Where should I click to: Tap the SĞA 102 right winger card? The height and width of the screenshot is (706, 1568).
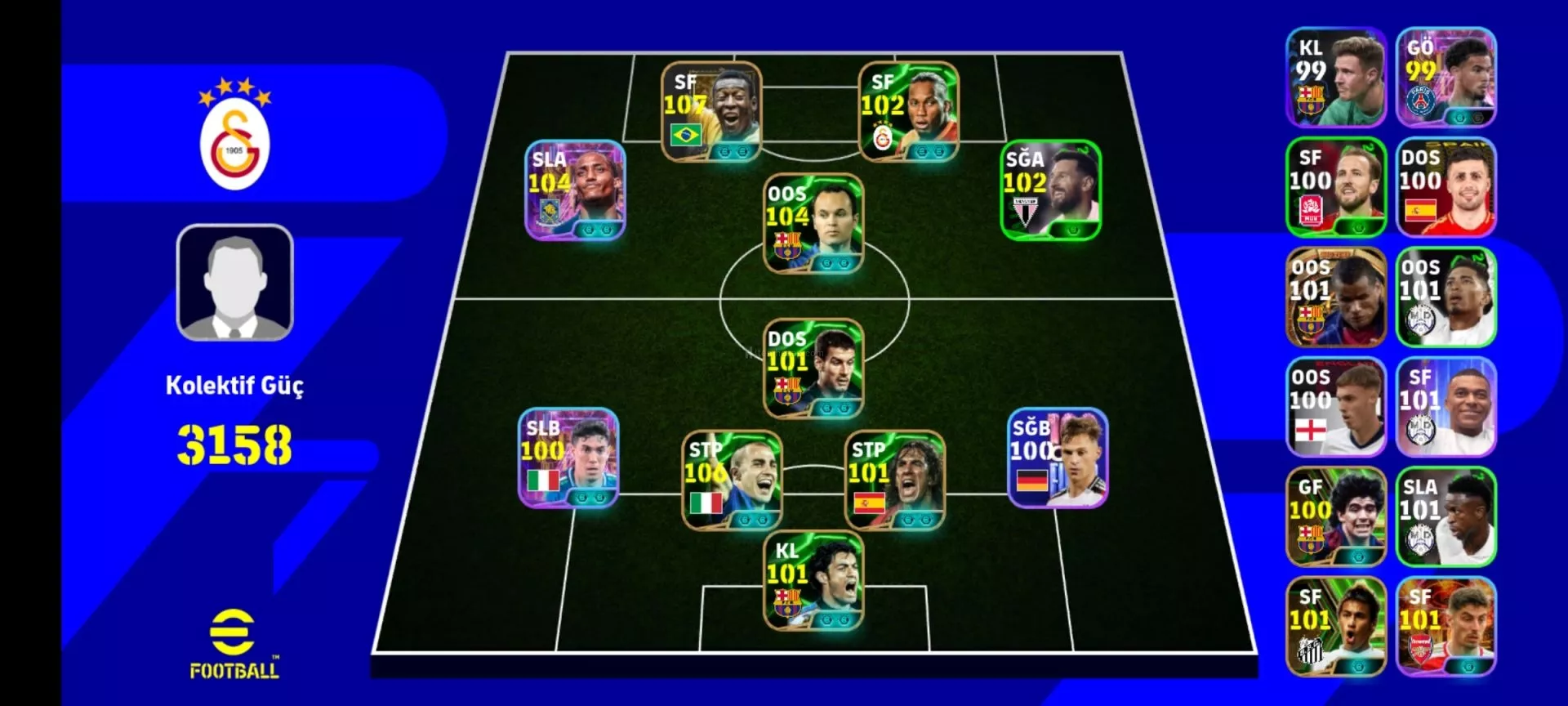(x=1050, y=190)
